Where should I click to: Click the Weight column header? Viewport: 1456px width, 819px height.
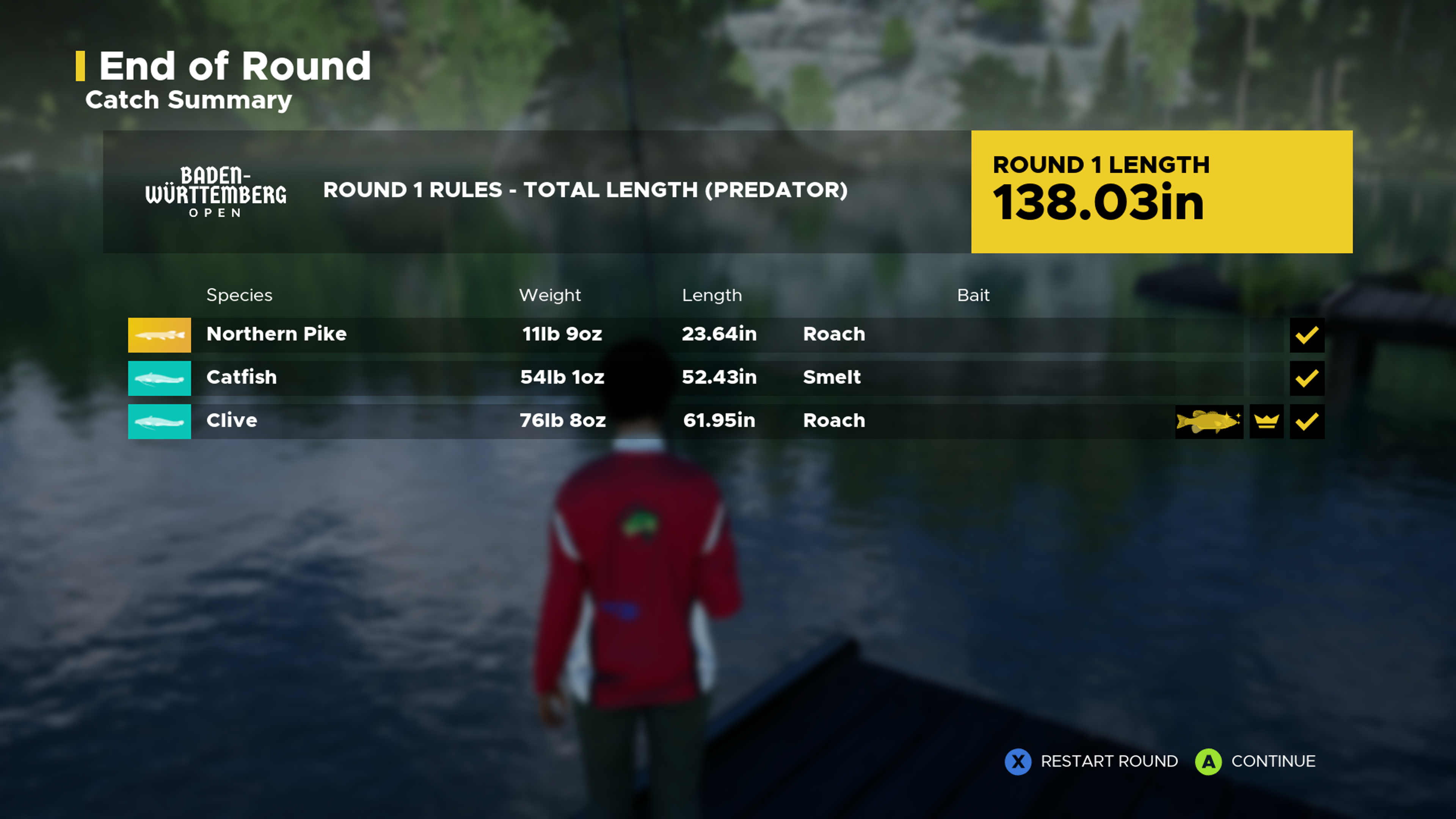(x=549, y=295)
